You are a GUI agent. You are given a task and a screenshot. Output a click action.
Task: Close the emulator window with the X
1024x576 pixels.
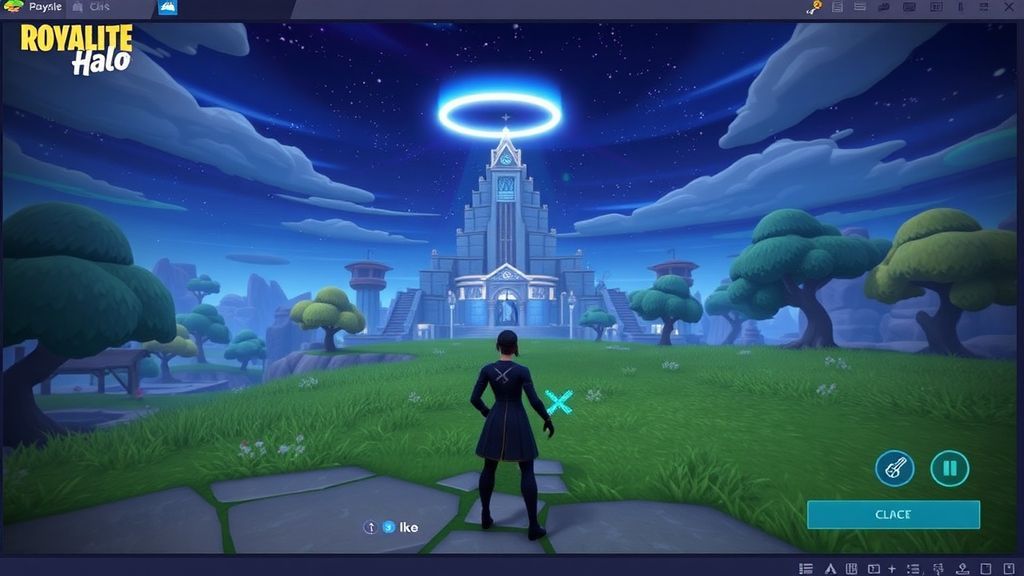1009,7
